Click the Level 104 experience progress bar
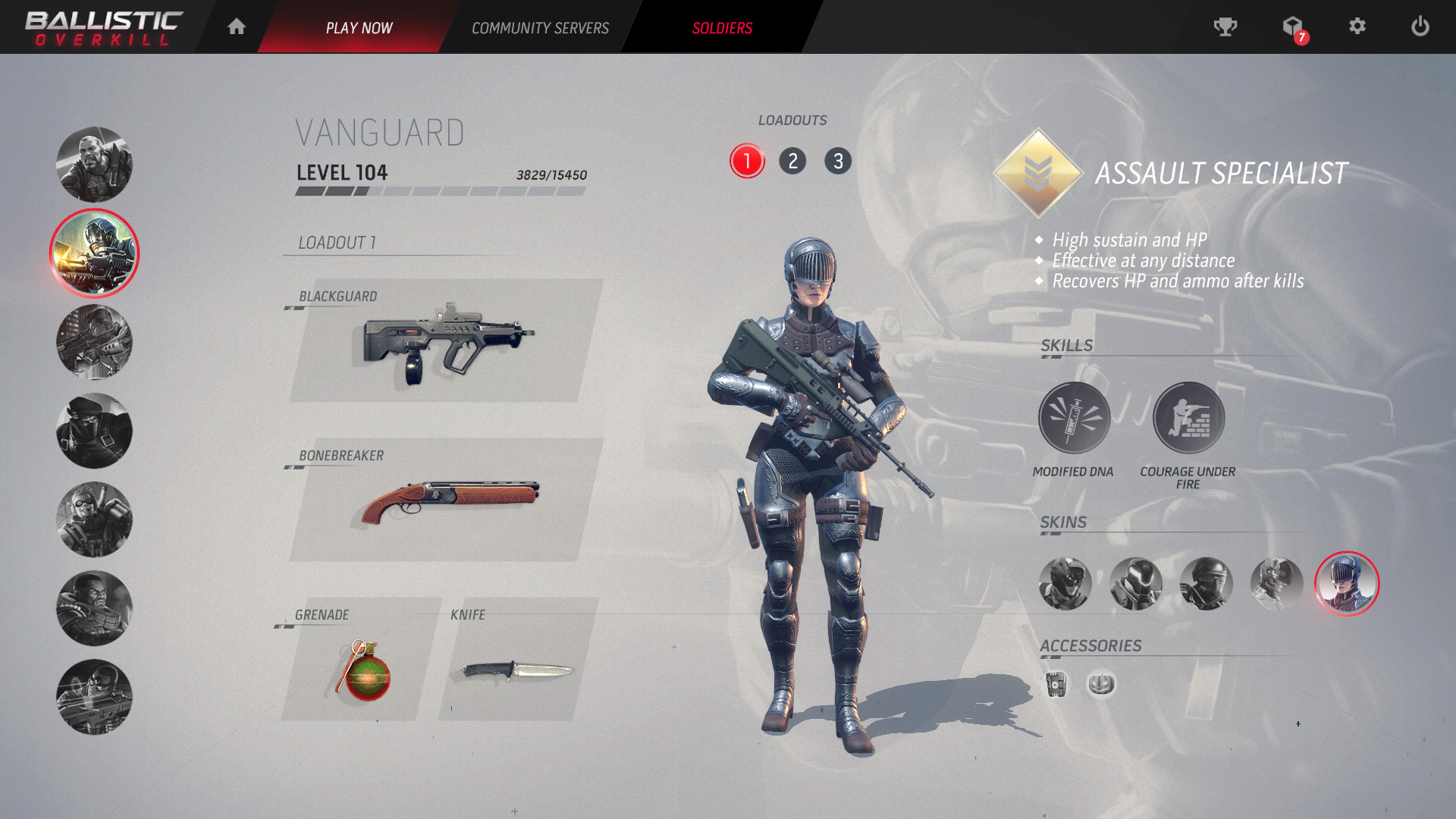The width and height of the screenshot is (1456, 819). pos(440,192)
